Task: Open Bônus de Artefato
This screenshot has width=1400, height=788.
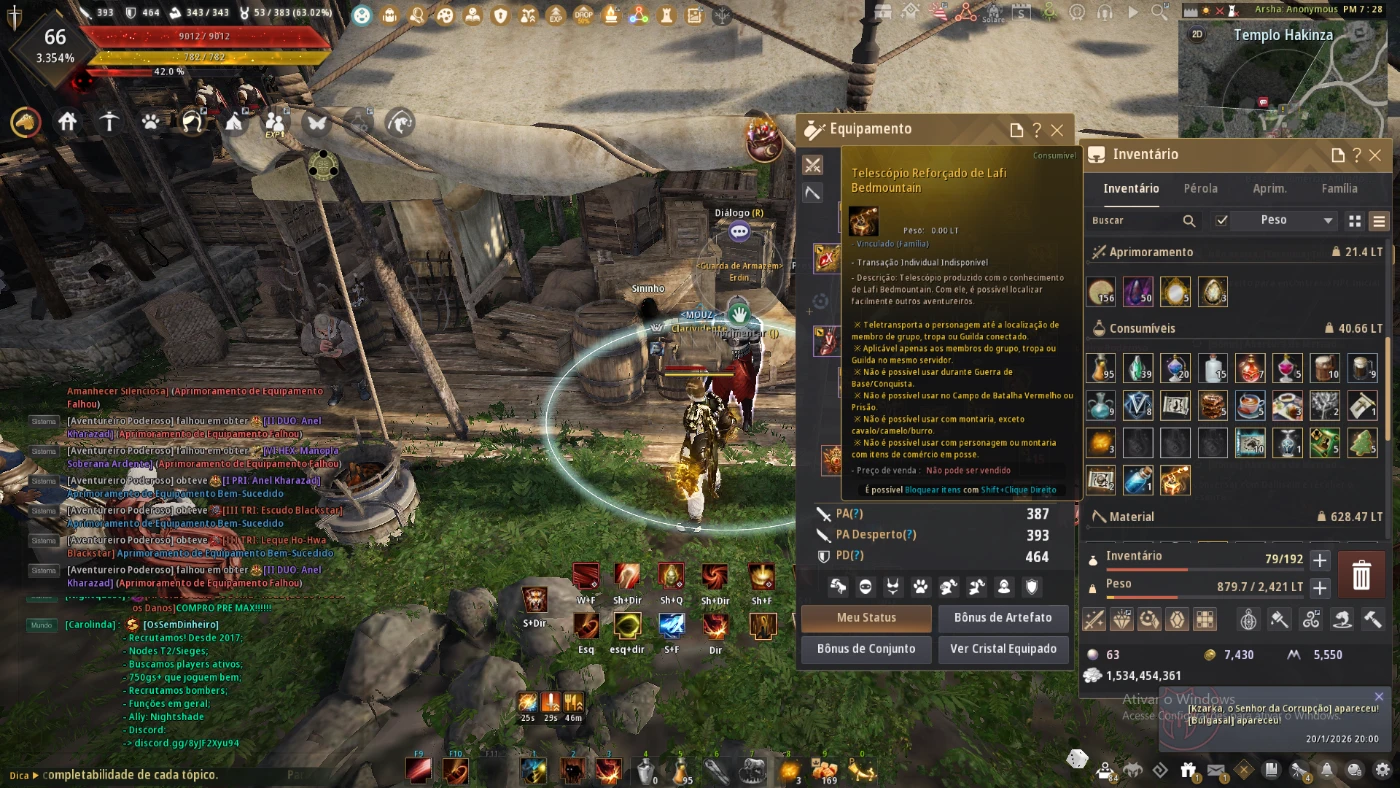Action: (x=1003, y=618)
